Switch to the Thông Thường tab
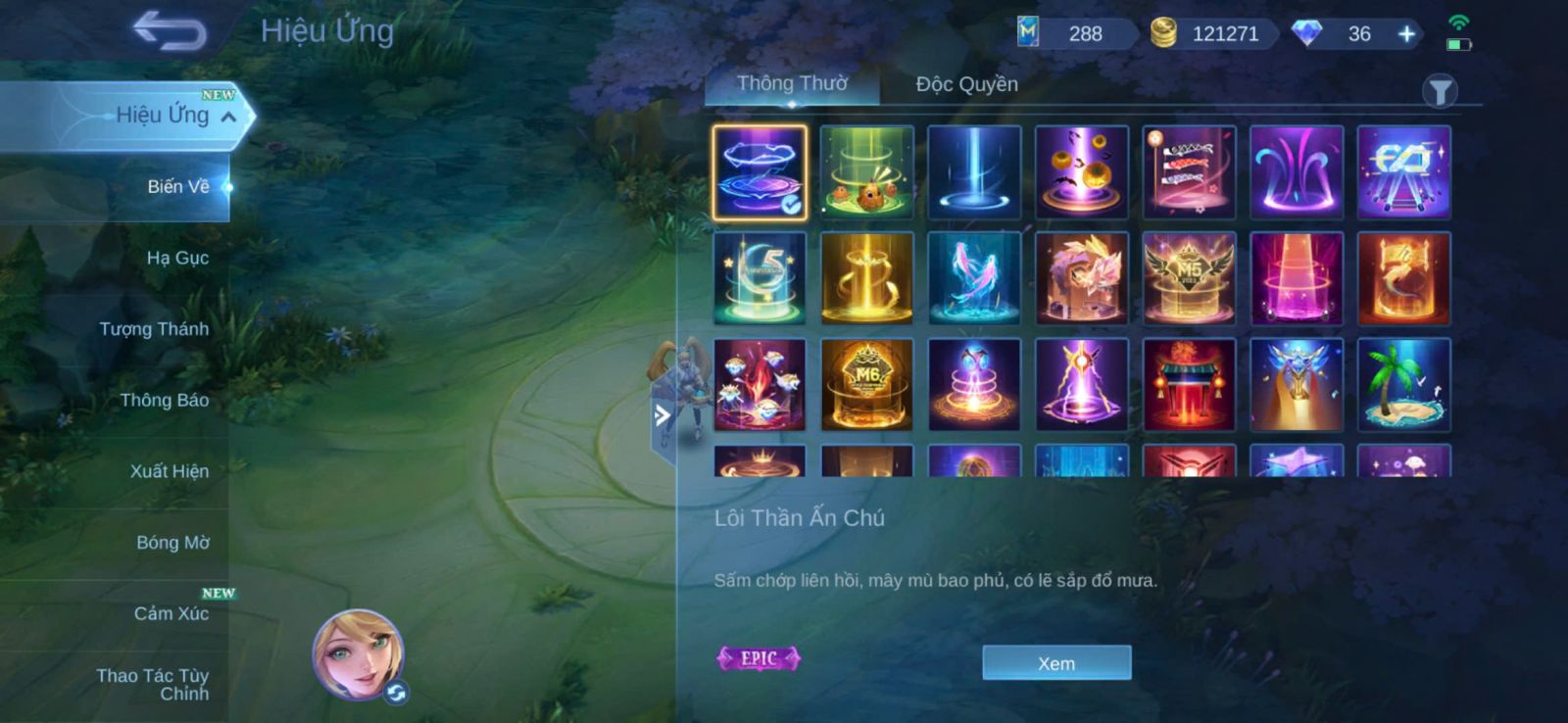Screen dimensions: 1568x723 (x=792, y=84)
